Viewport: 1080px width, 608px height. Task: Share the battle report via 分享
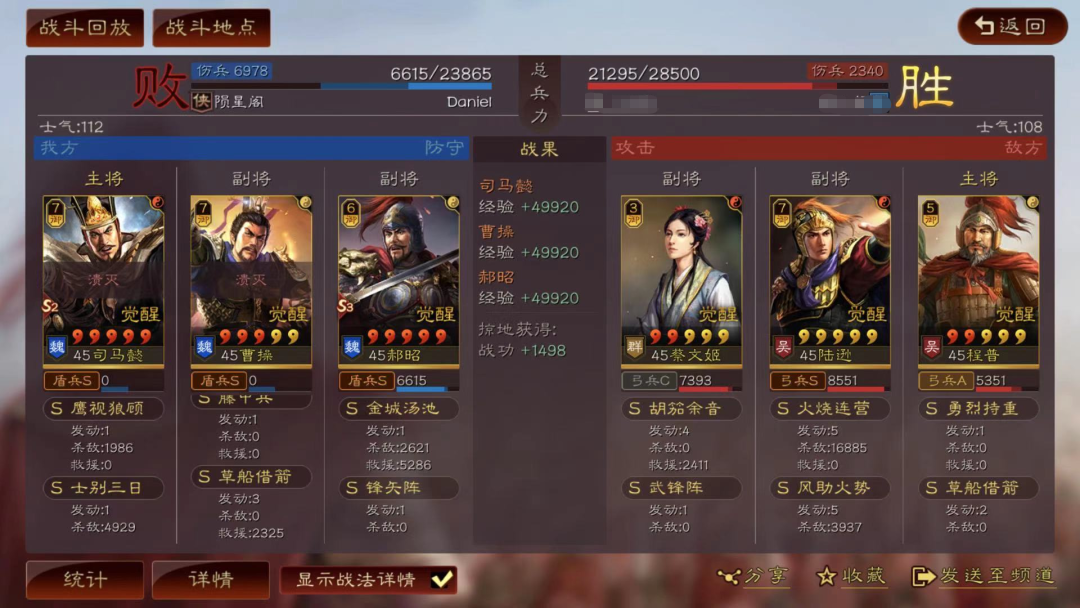752,576
